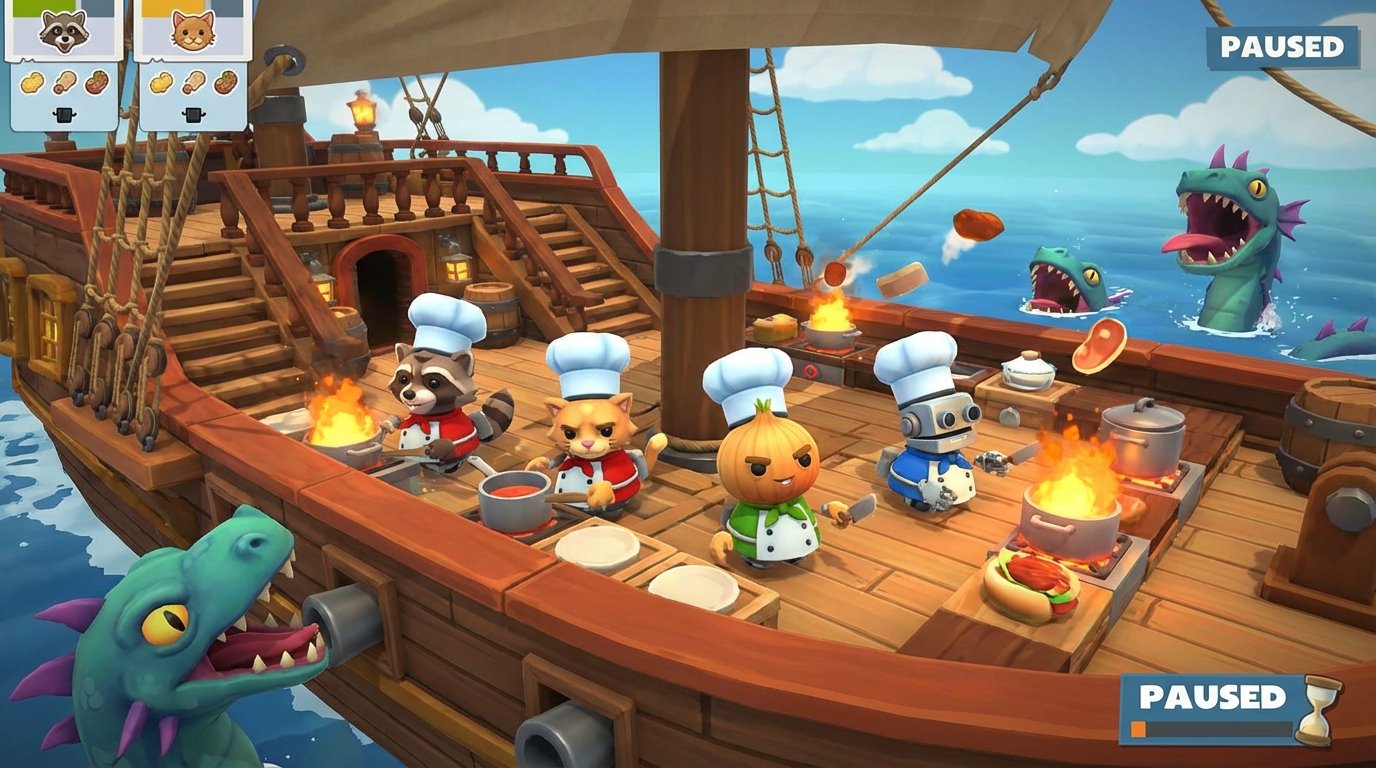Click the cooking pot icon under cat's order

[x=194, y=114]
